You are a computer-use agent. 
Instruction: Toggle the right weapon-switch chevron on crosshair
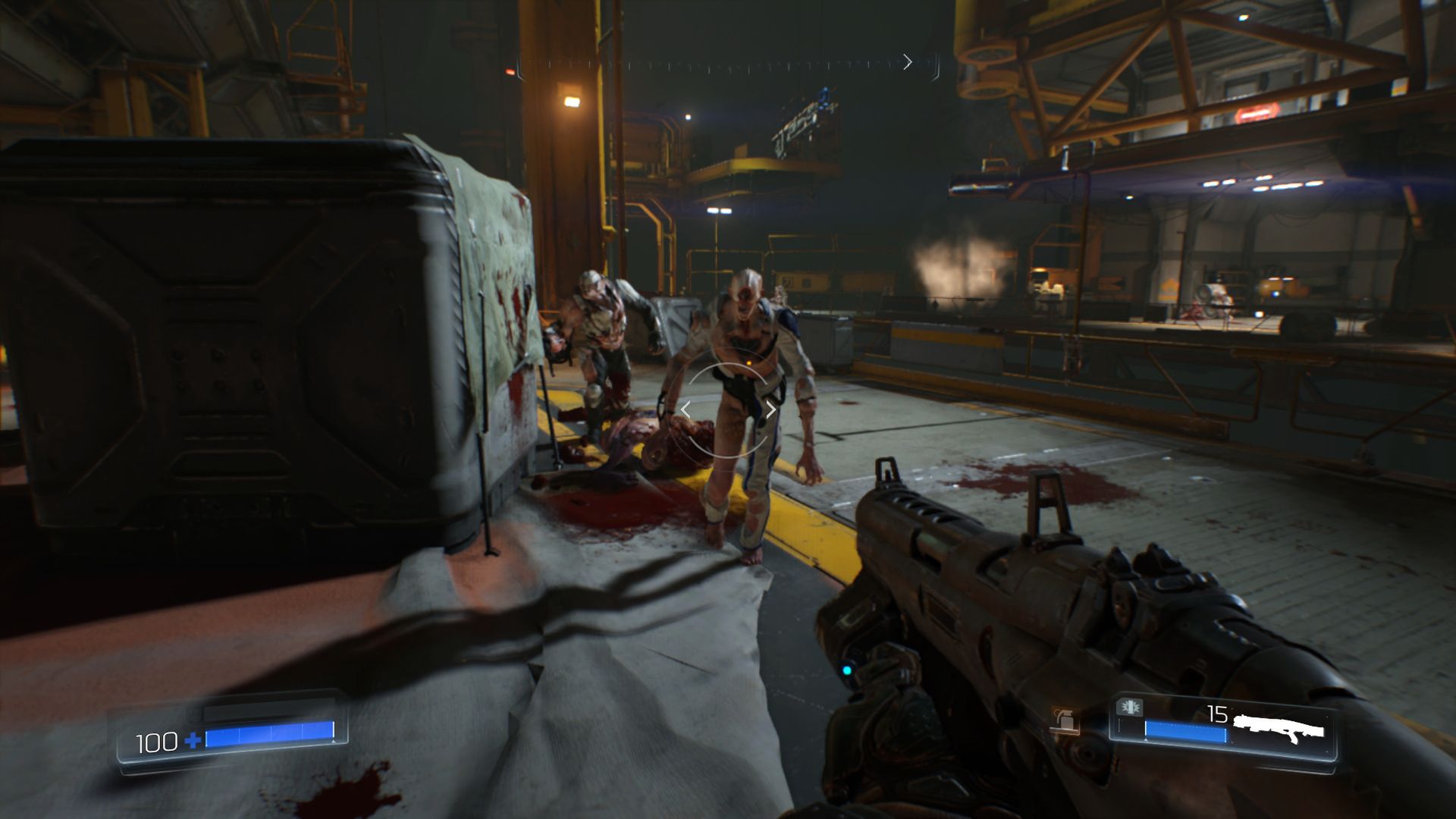click(772, 409)
